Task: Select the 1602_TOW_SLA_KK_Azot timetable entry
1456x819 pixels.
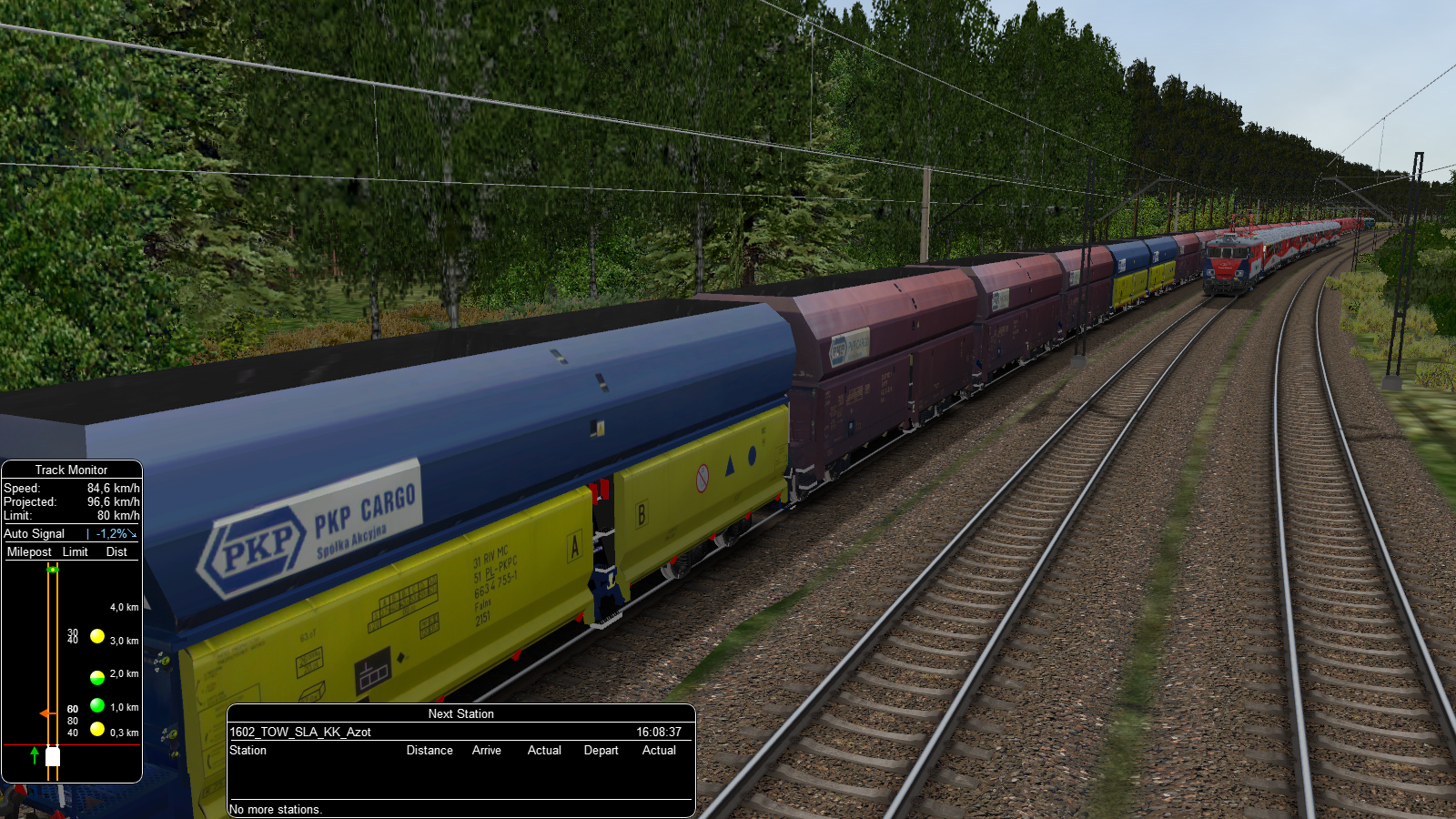Action: pyautogui.click(x=300, y=732)
